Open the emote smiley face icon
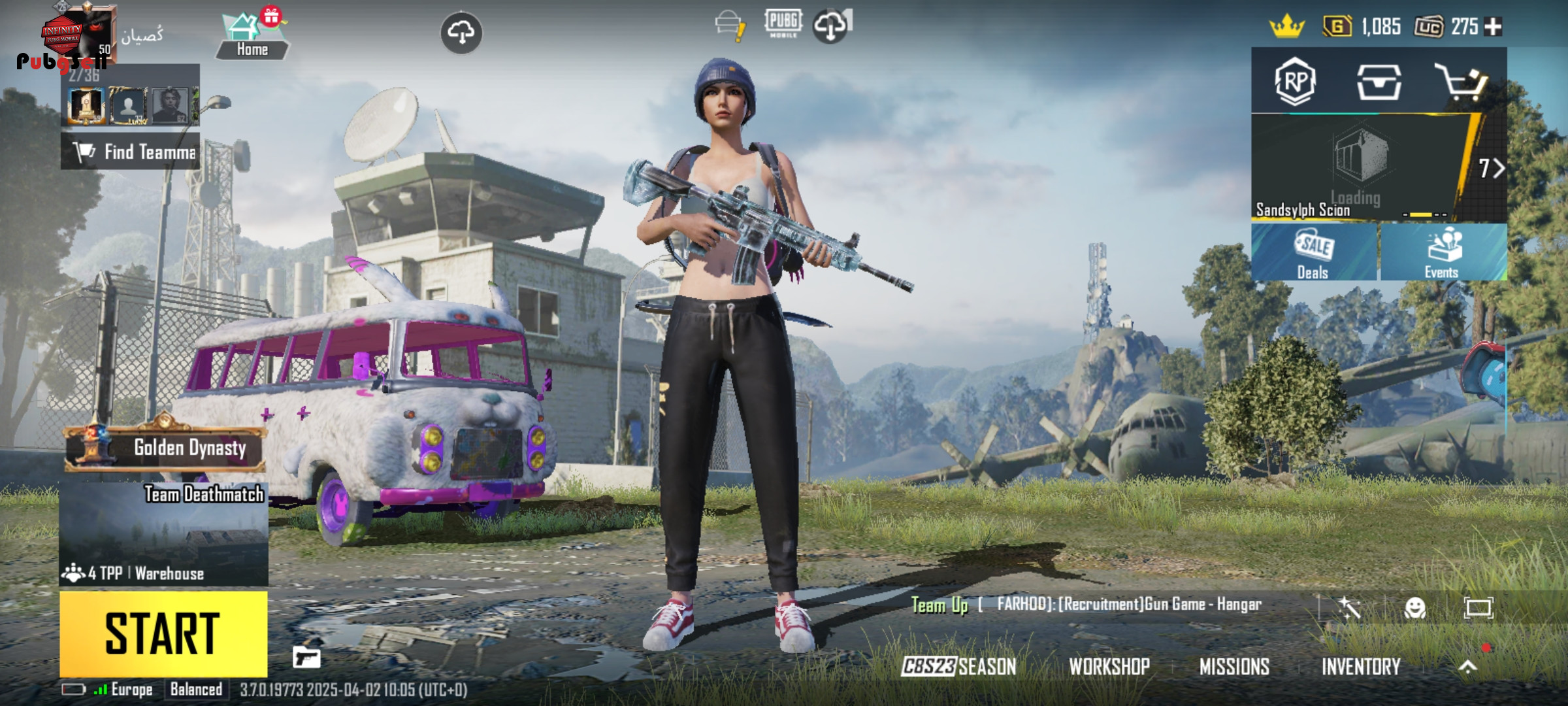 (x=1414, y=608)
